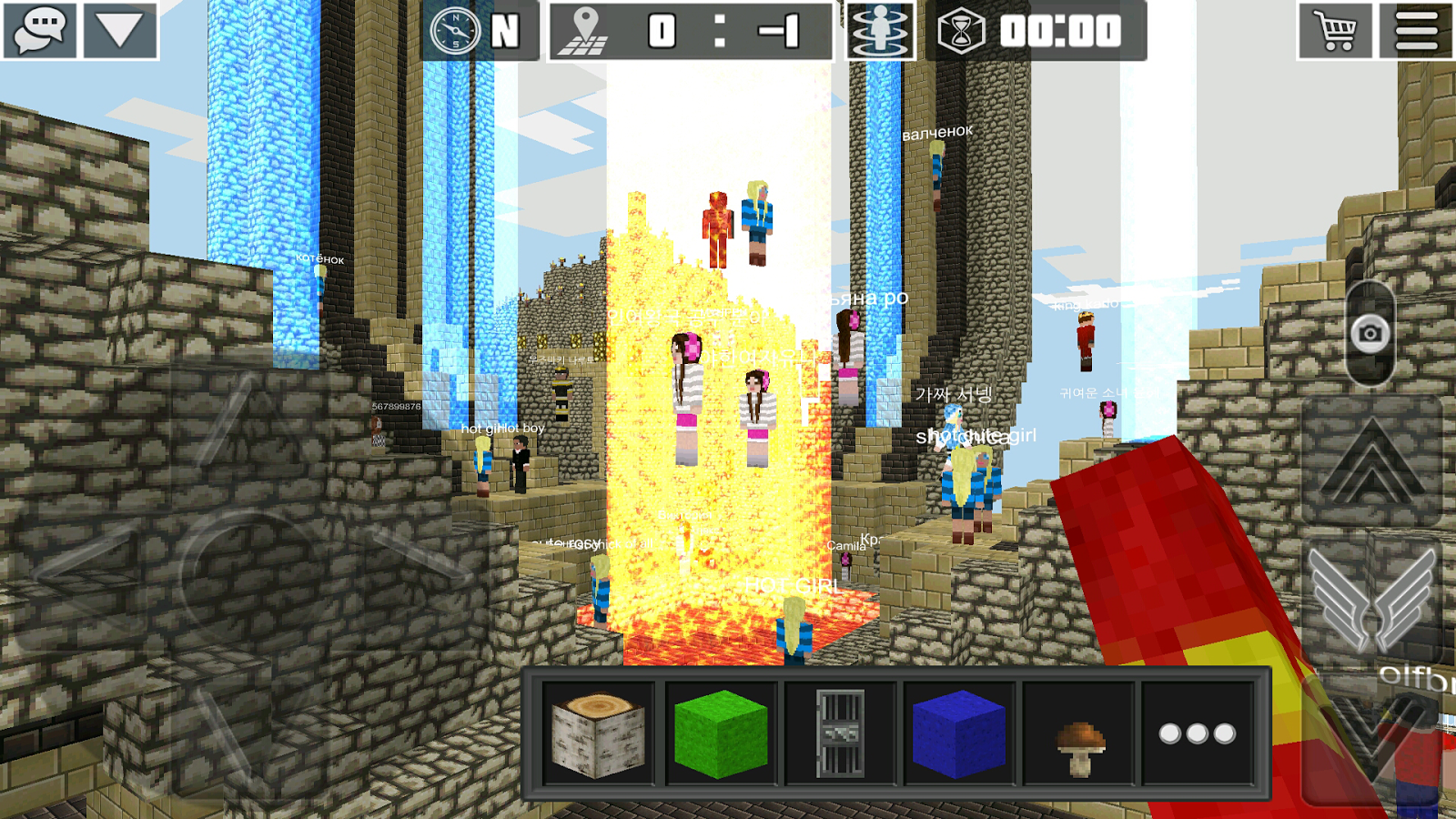Viewport: 1456px width, 819px height.
Task: Open the shopping cart store
Action: click(x=1334, y=31)
